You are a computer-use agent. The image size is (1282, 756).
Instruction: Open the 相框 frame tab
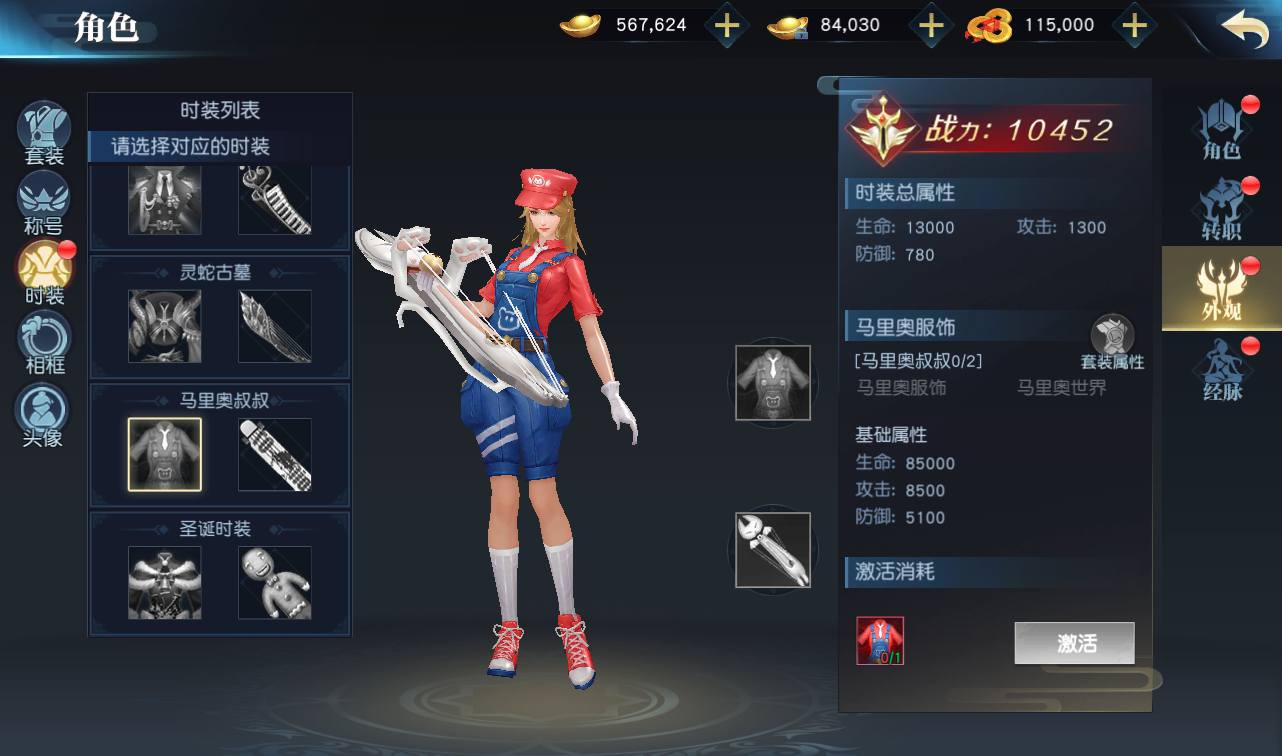pos(44,342)
